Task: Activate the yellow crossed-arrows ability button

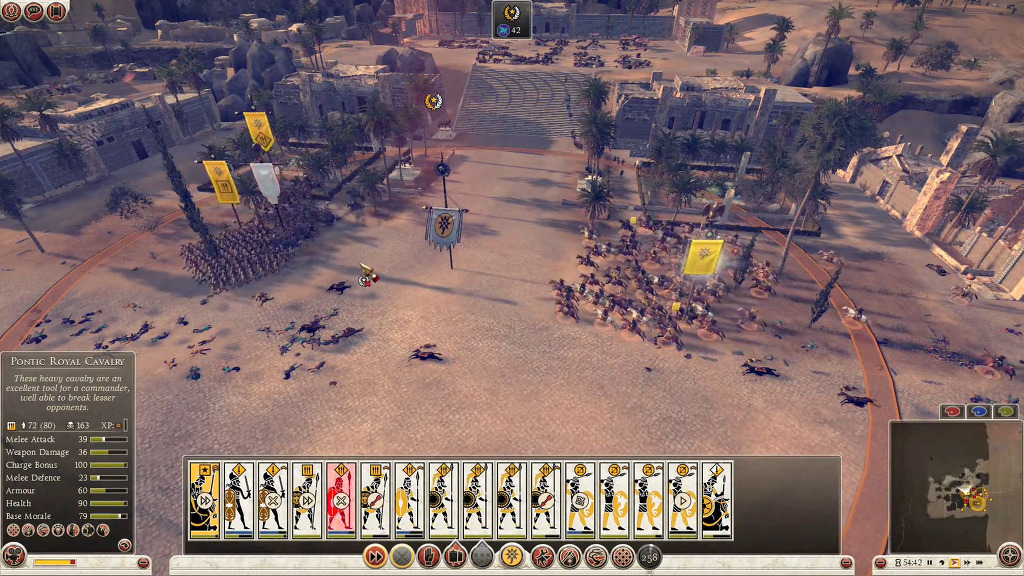Action: pos(512,556)
